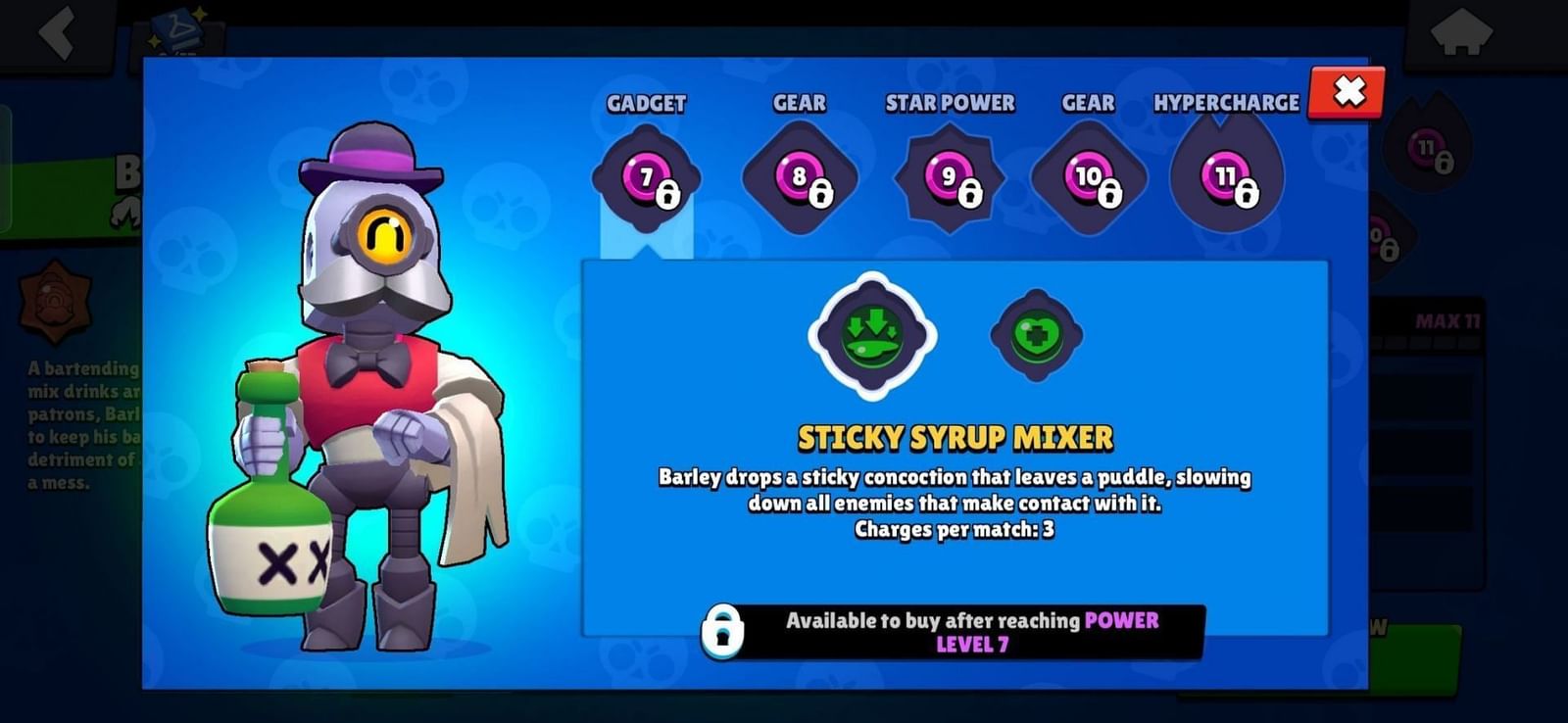This screenshot has width=1568, height=723.
Task: Switch to the GADGET tab
Action: click(x=646, y=102)
